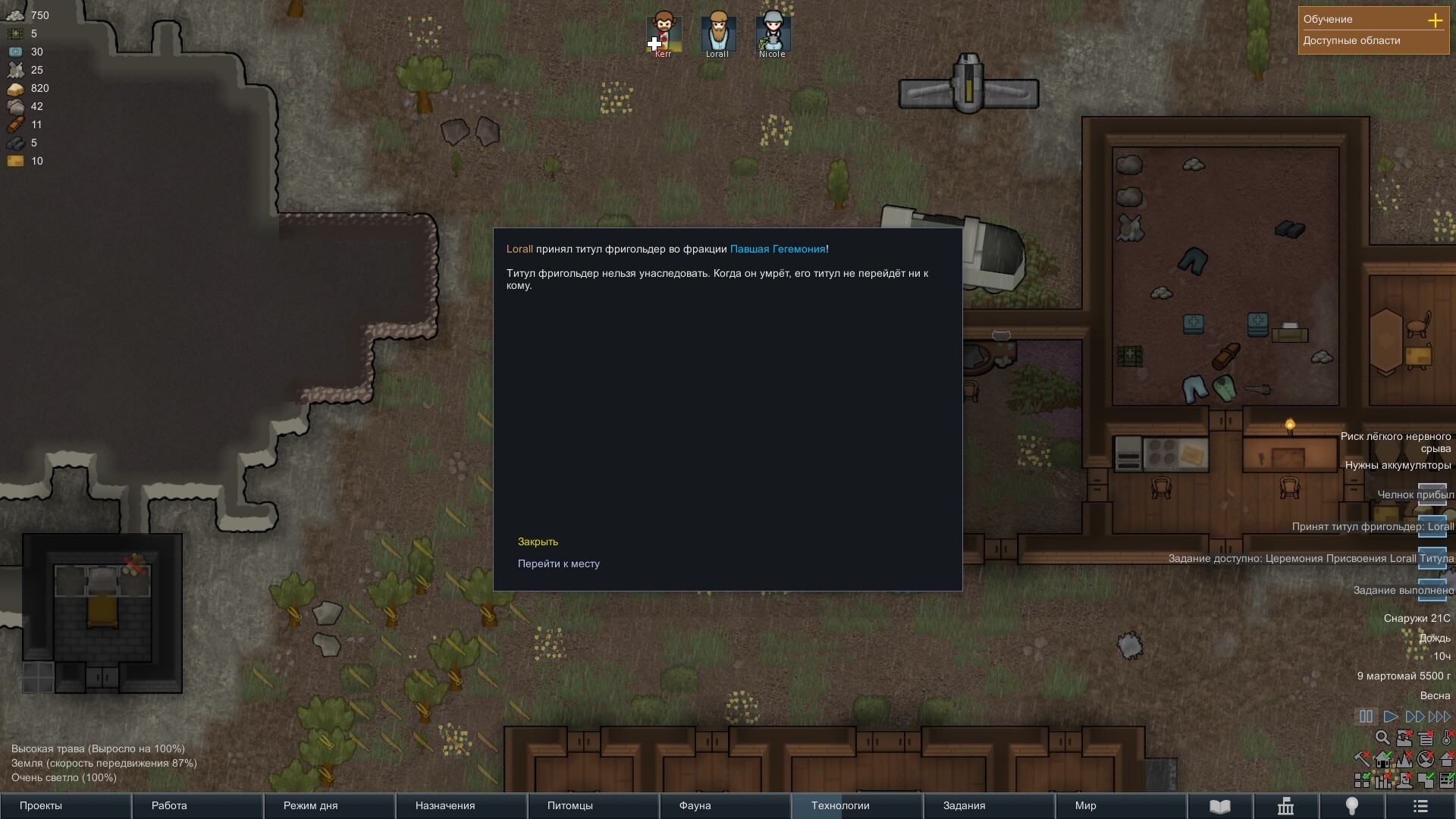
Task: Open the main menu list icon
Action: click(x=1421, y=806)
